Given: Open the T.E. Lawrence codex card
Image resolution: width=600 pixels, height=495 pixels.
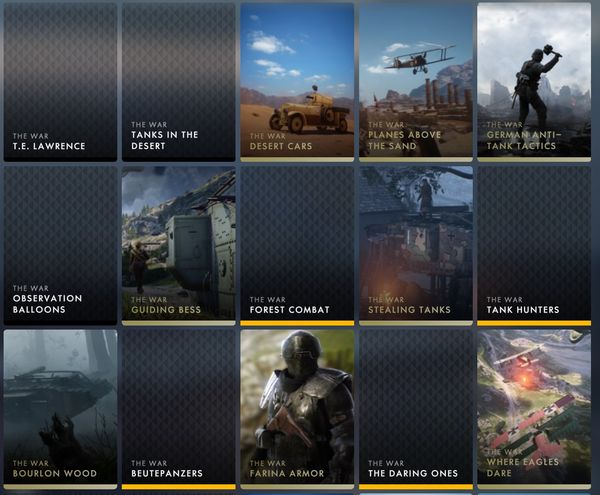Looking at the screenshot, I should (x=60, y=80).
